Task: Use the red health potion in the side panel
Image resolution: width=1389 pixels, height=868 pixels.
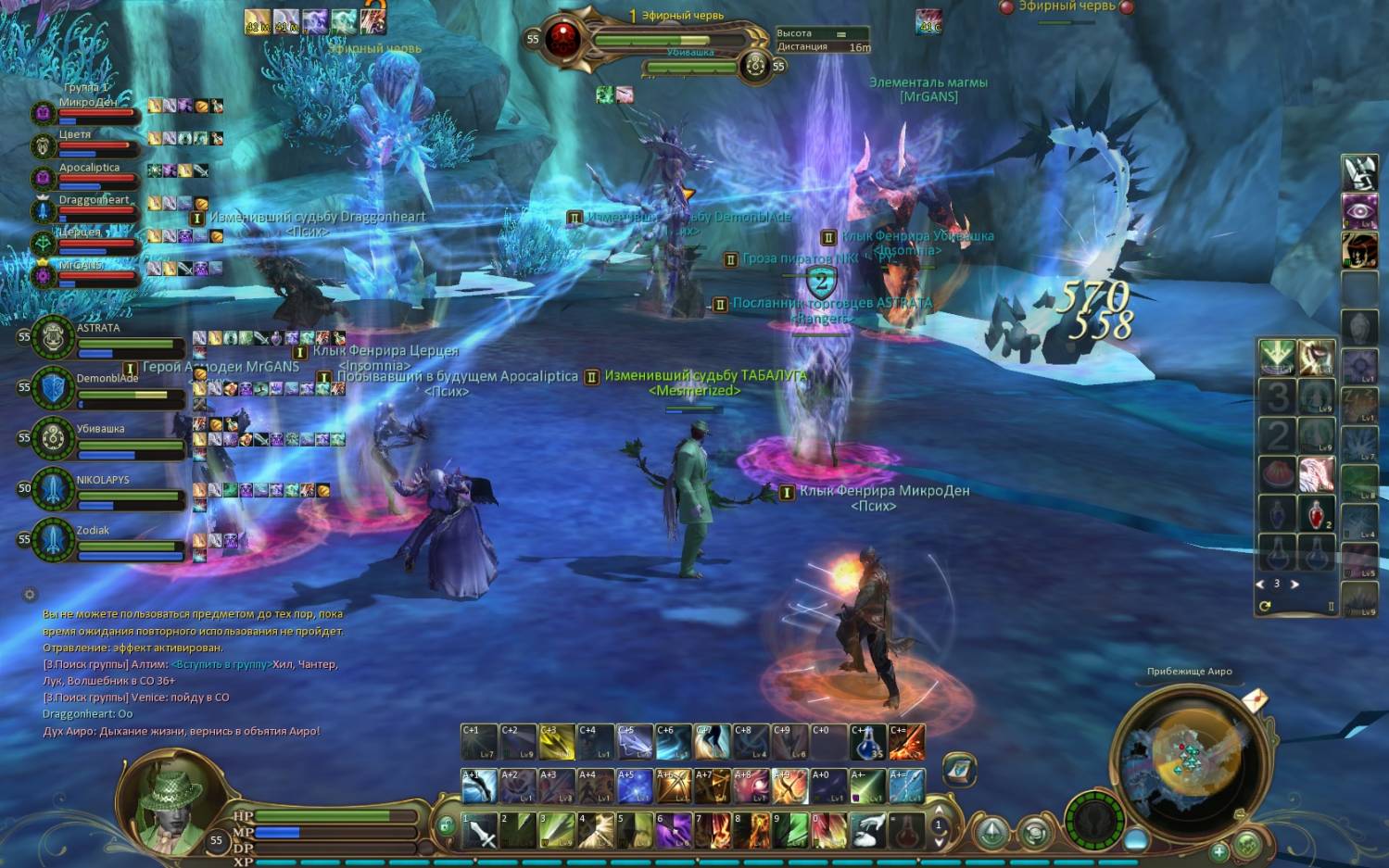Action: (x=1316, y=512)
